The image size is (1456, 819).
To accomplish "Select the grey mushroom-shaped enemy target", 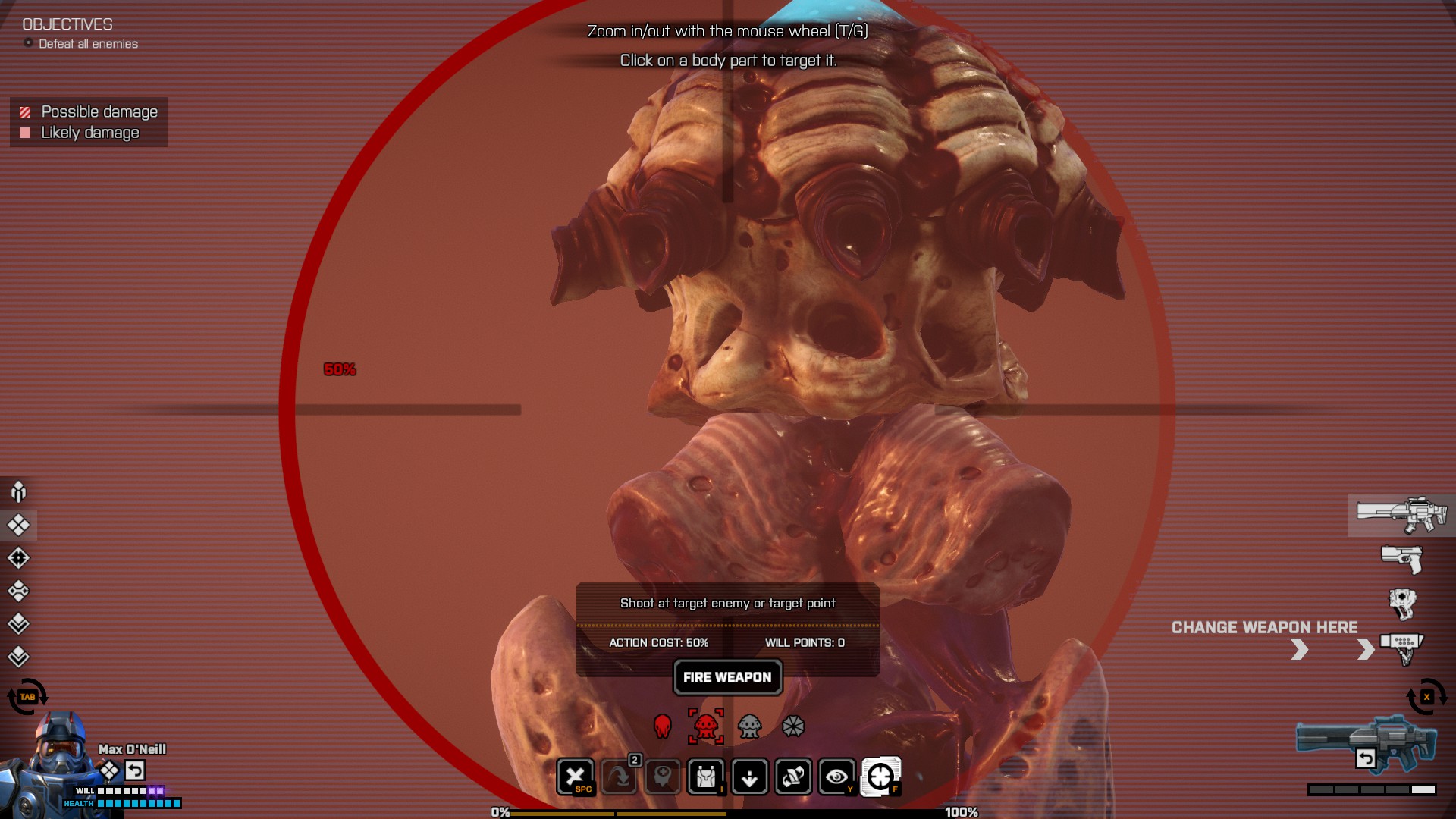I will pos(749,726).
